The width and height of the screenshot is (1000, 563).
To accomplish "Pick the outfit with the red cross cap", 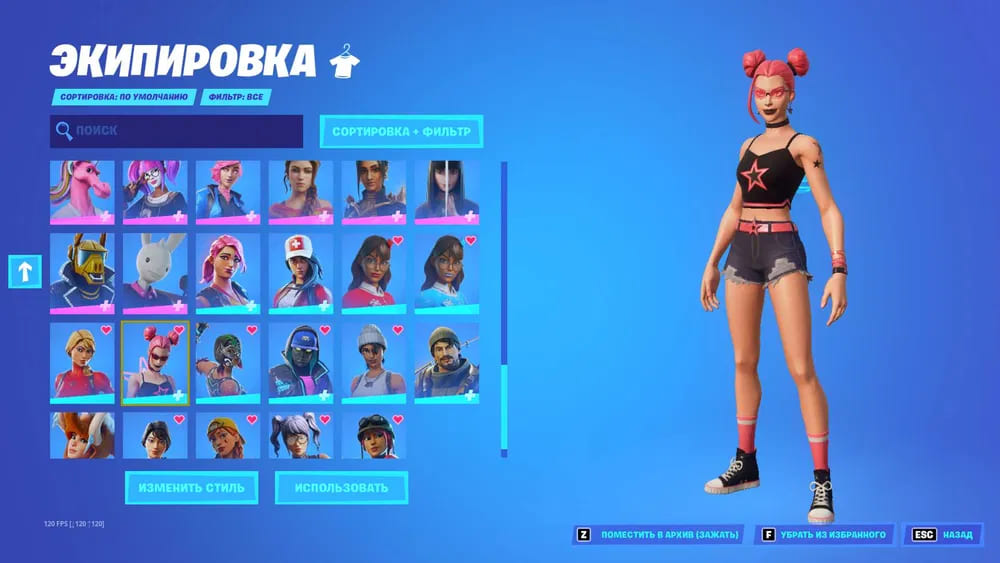I will pos(301,270).
